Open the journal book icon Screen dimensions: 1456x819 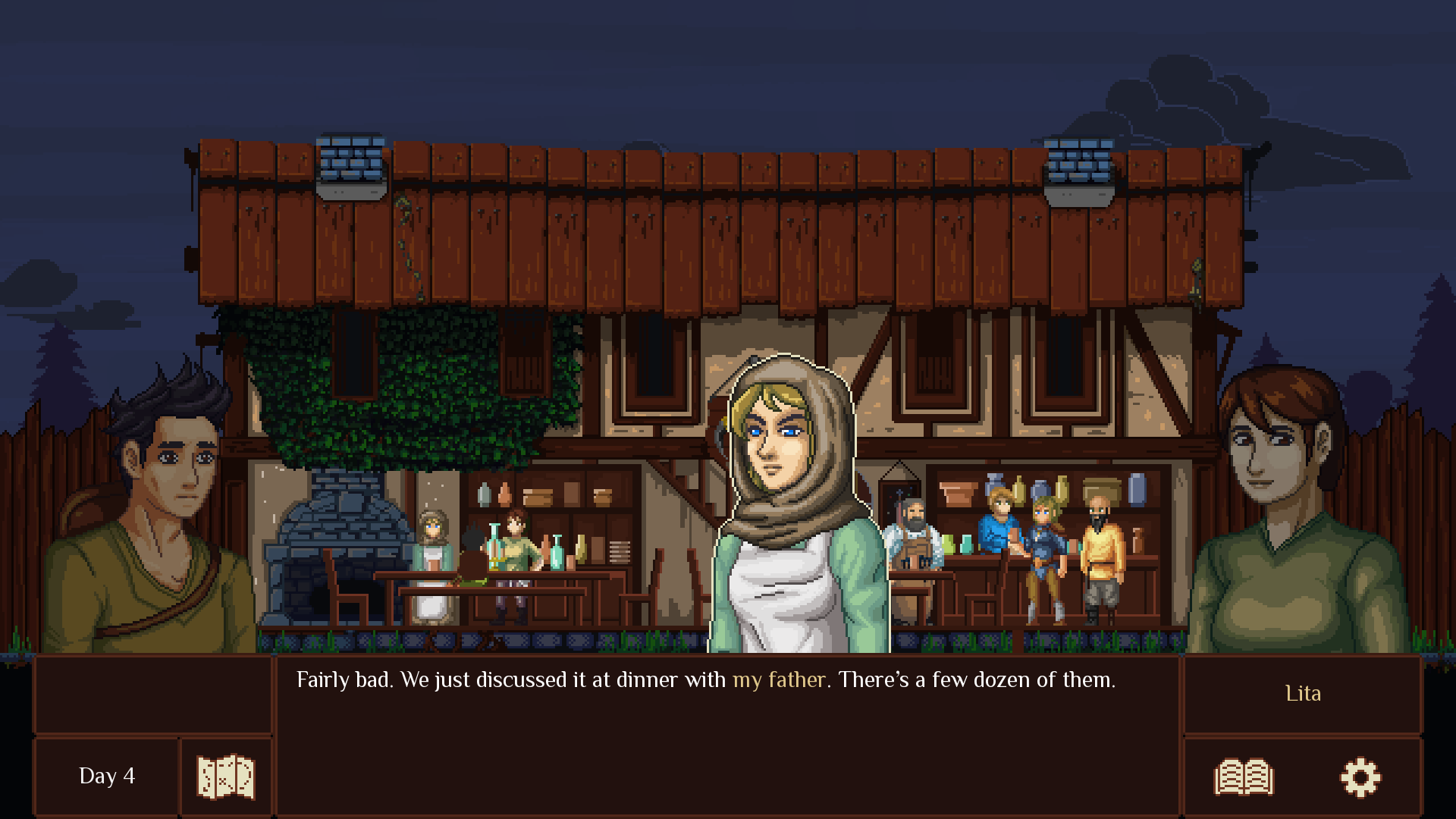(1244, 777)
